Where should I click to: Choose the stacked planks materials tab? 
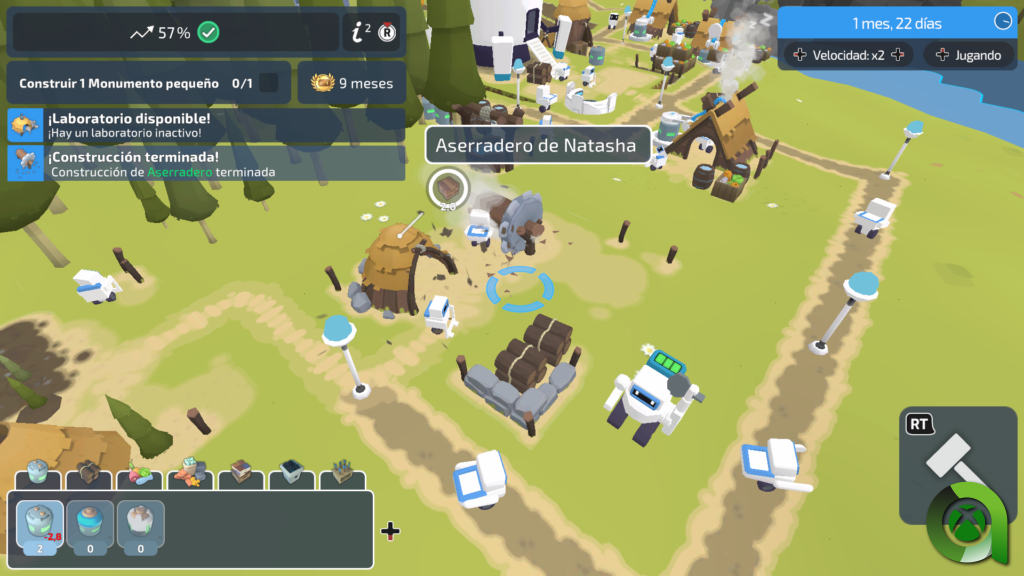pos(241,473)
